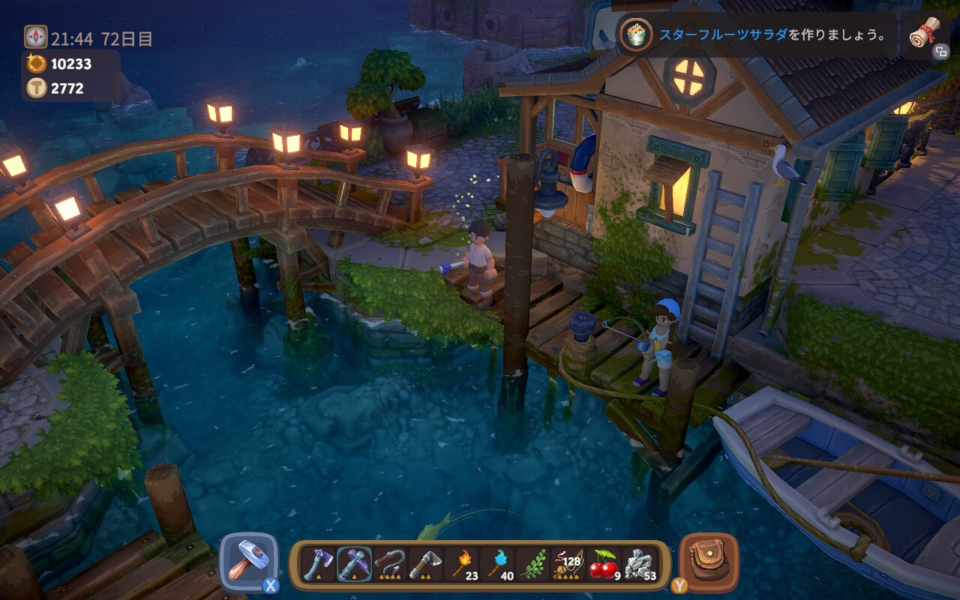Select the stone ore stack of 53
Image resolution: width=960 pixels, height=600 pixels.
tap(640, 565)
